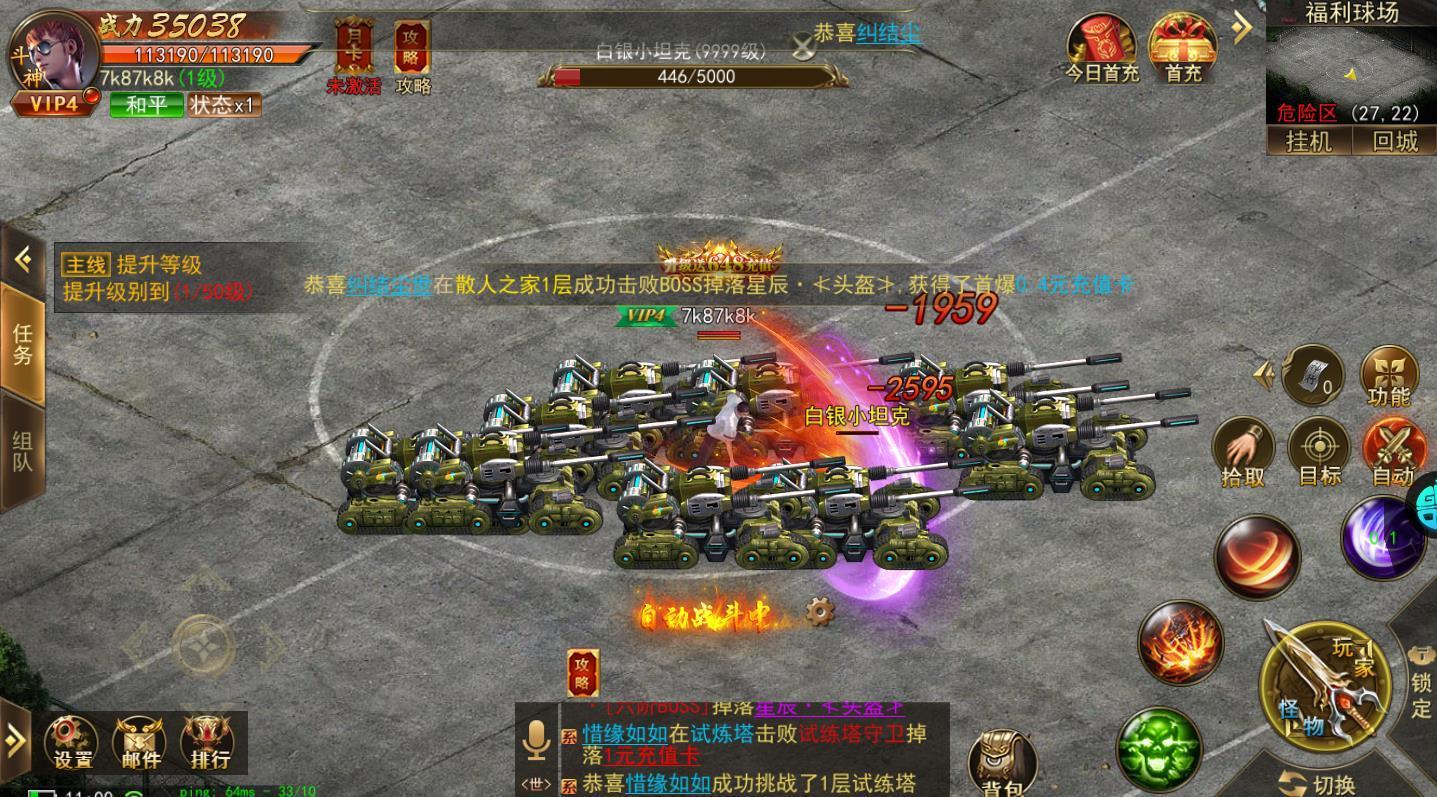
Task: Open the 首充 first recharge gift
Action: coord(1182,48)
